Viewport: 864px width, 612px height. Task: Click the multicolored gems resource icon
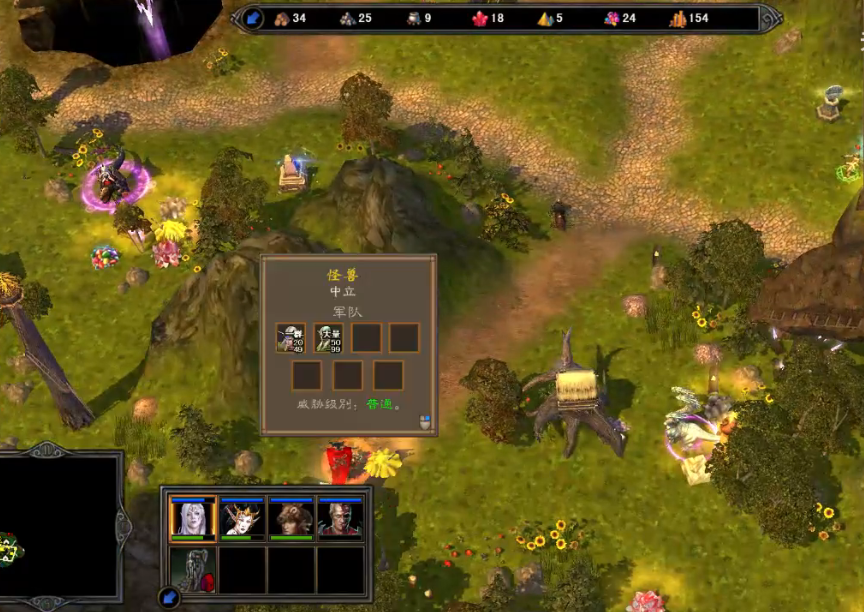pyautogui.click(x=611, y=18)
